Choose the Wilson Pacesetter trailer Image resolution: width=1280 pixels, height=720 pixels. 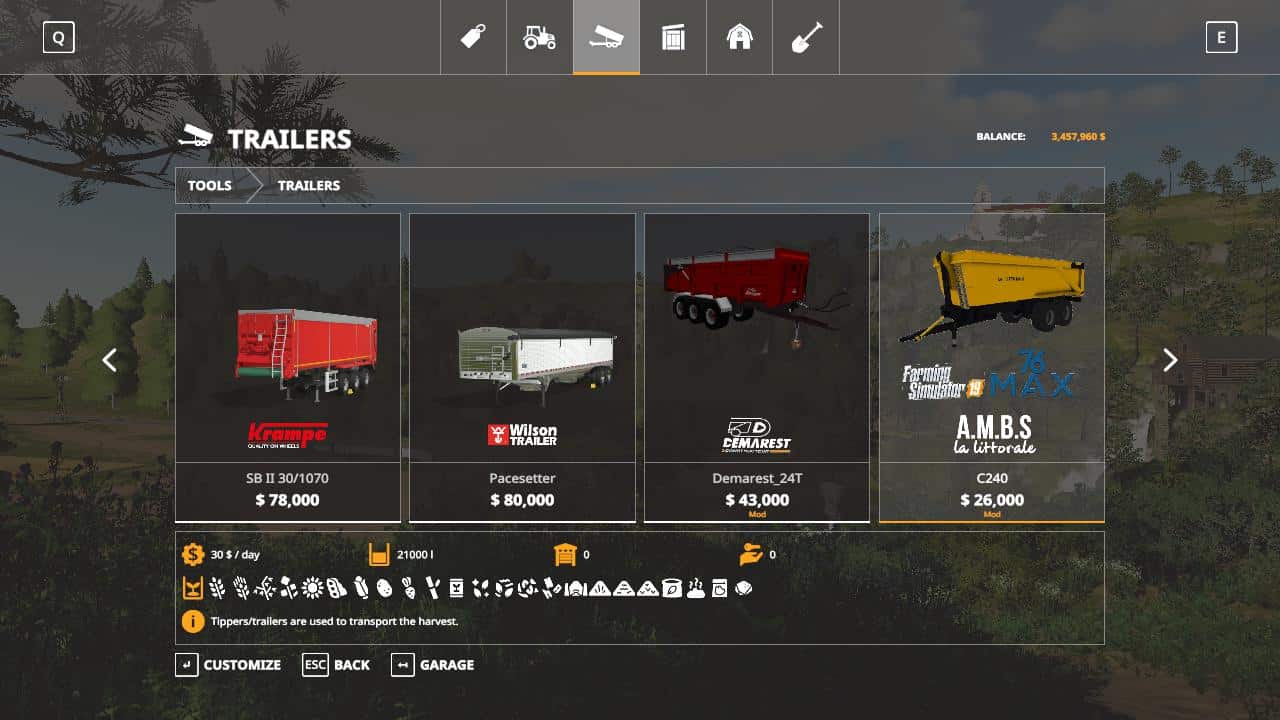[x=522, y=367]
